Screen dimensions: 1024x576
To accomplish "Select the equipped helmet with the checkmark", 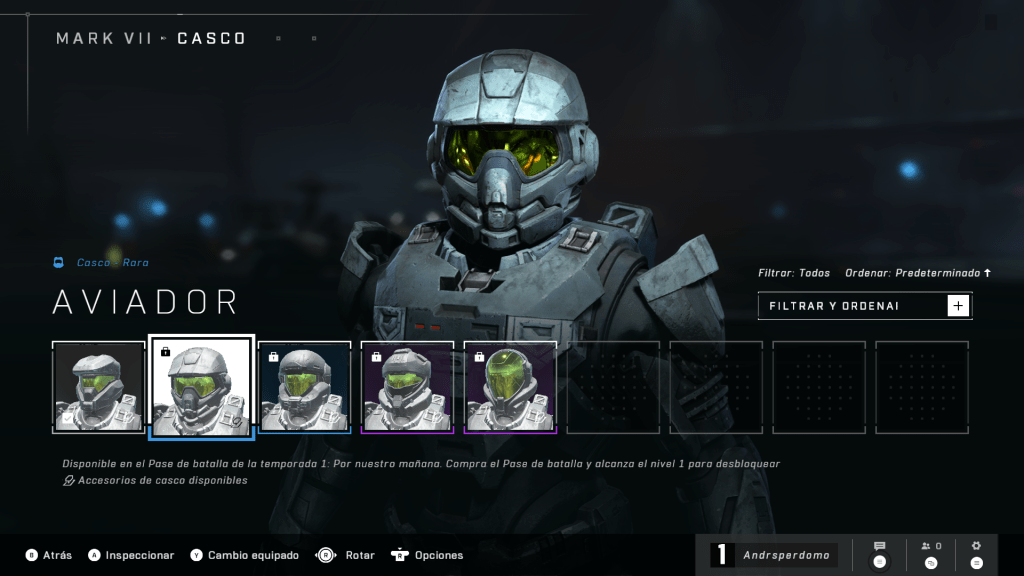I will tap(99, 387).
